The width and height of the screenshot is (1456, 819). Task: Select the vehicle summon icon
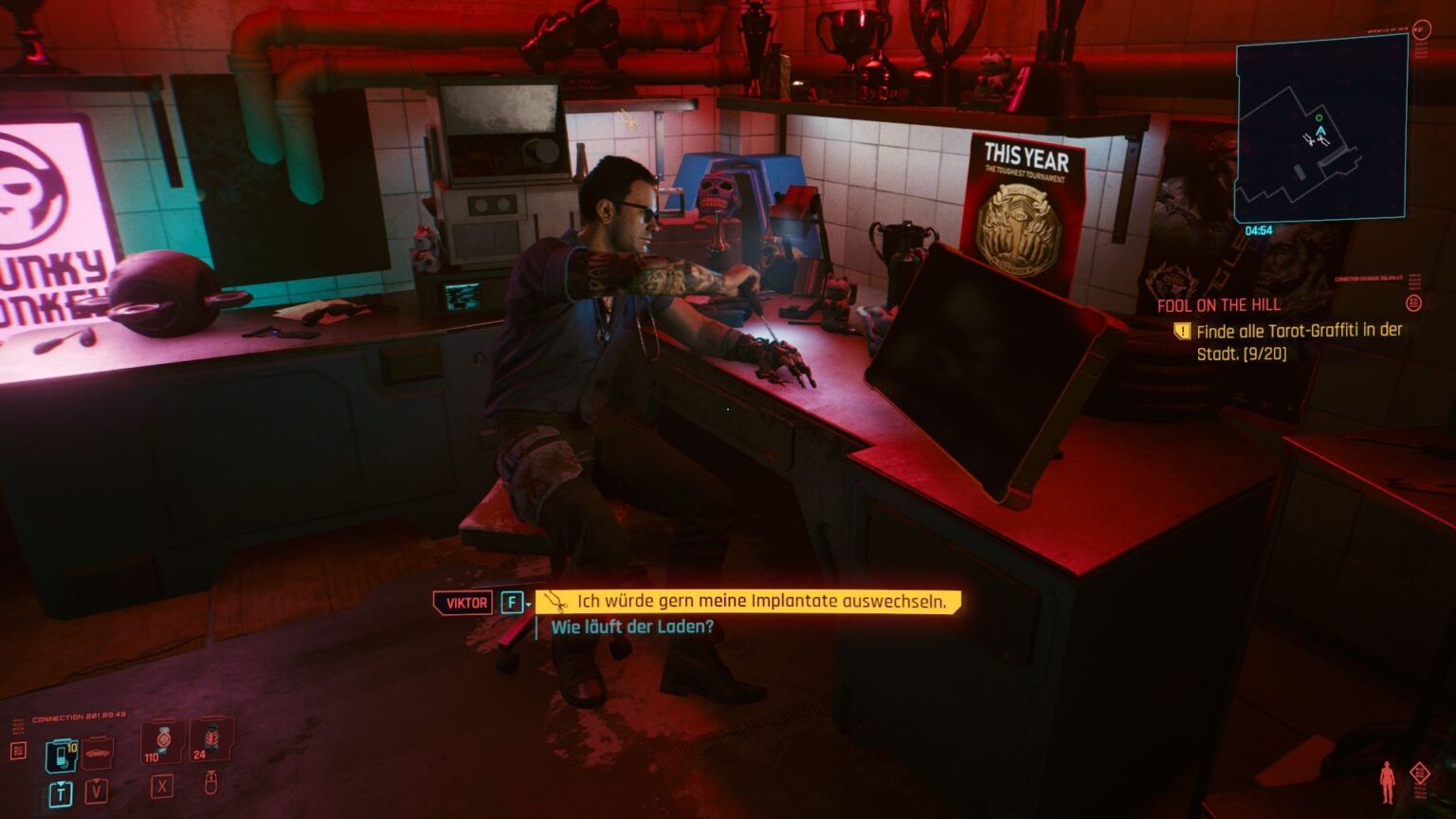tap(97, 754)
